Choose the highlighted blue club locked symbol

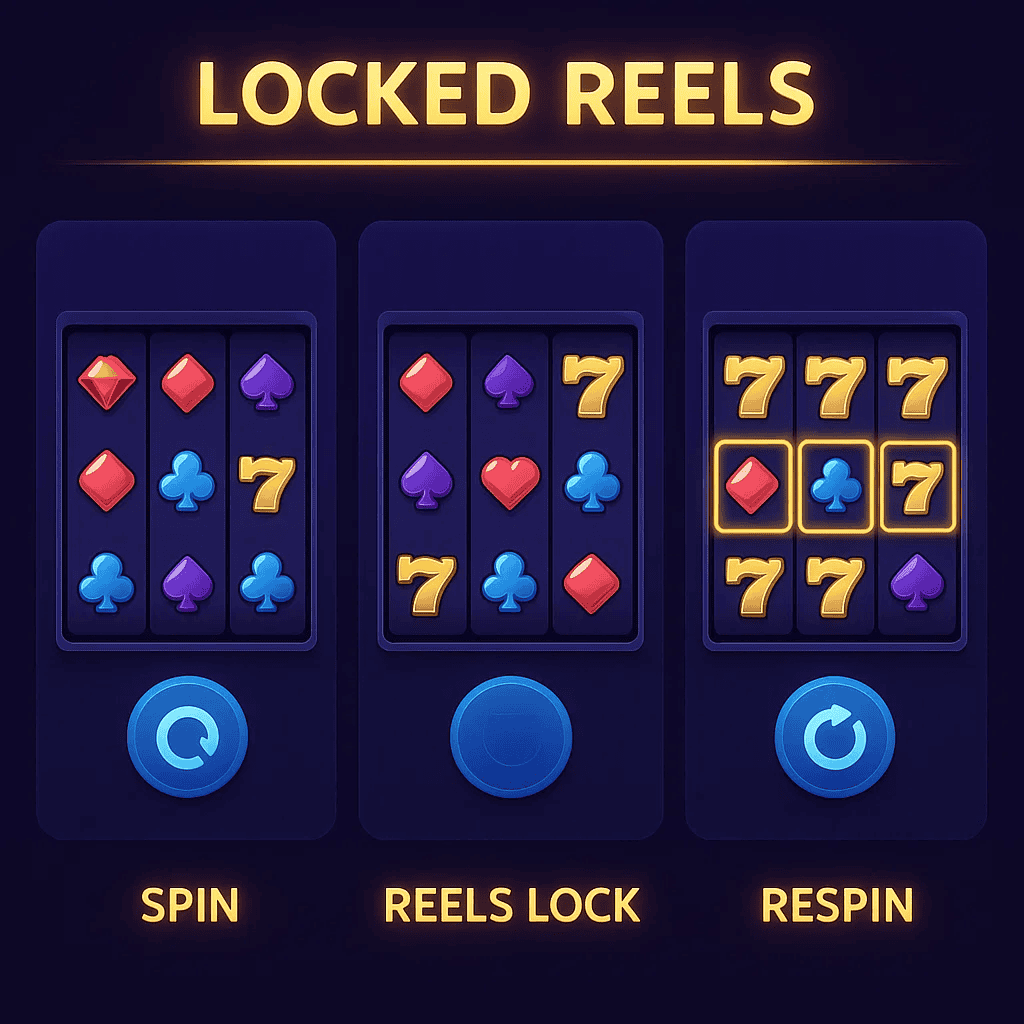pos(836,485)
